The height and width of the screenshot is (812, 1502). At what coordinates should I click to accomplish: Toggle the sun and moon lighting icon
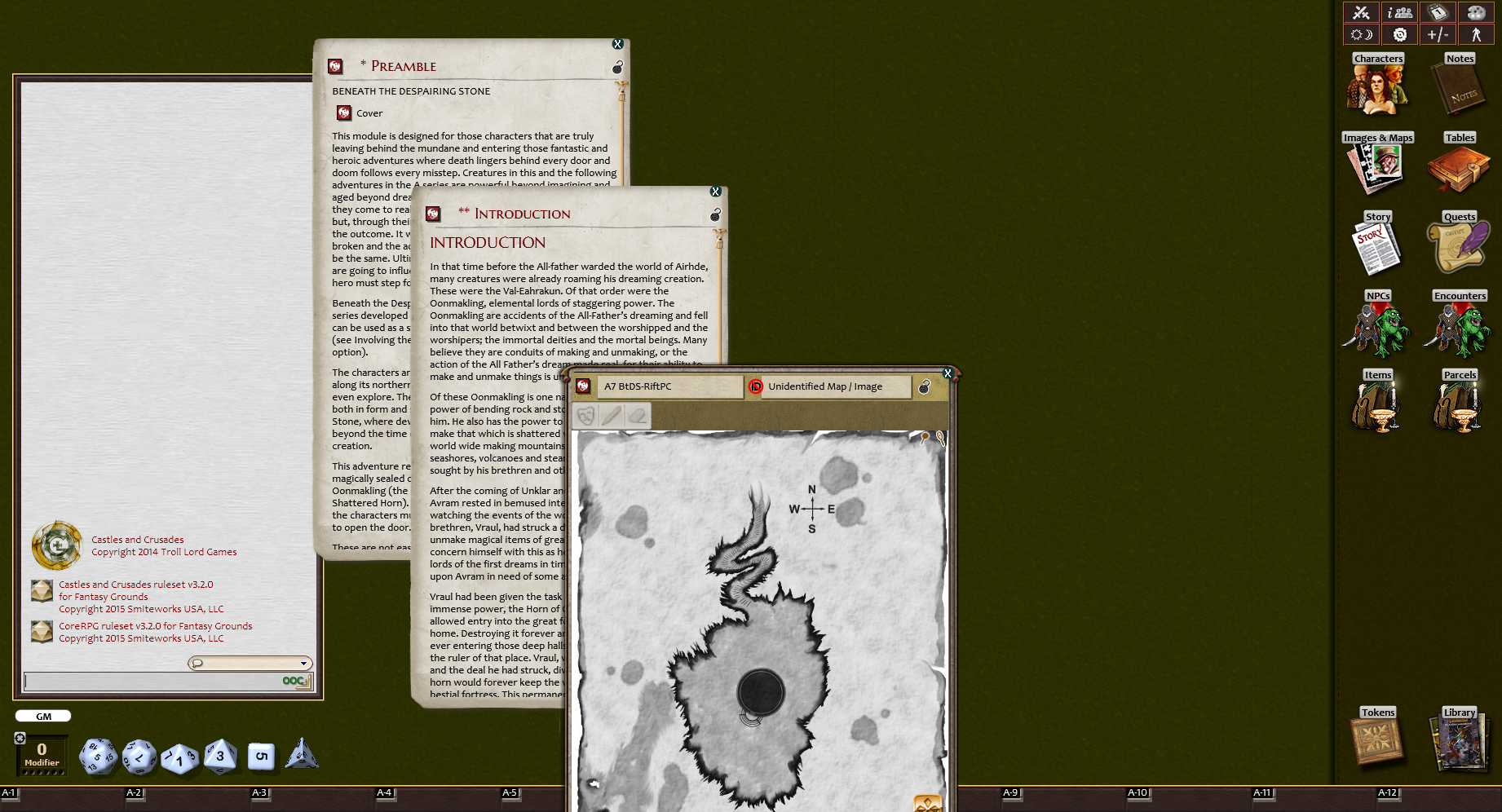click(1360, 34)
